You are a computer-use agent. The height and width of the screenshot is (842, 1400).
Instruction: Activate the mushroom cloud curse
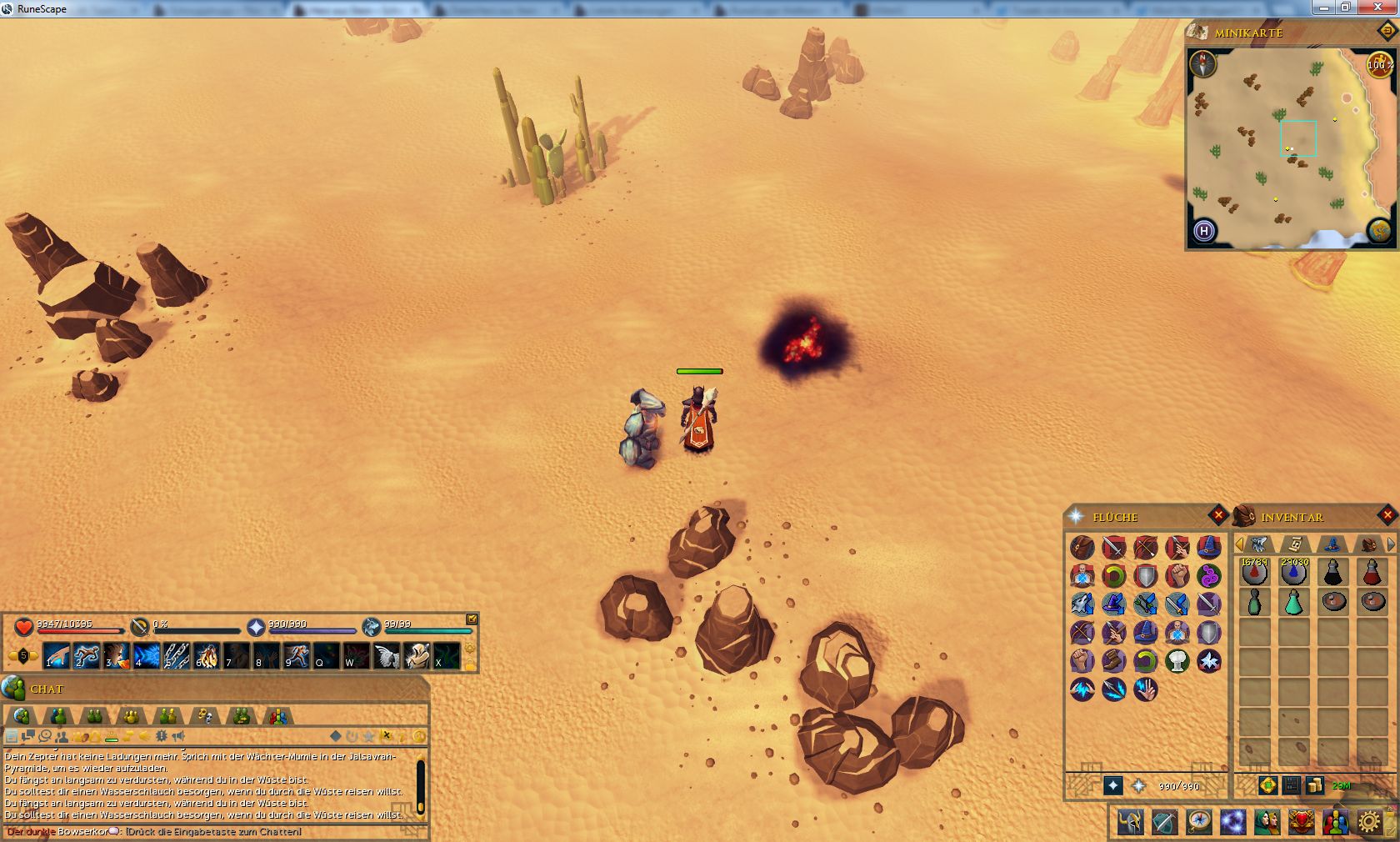(x=1177, y=661)
